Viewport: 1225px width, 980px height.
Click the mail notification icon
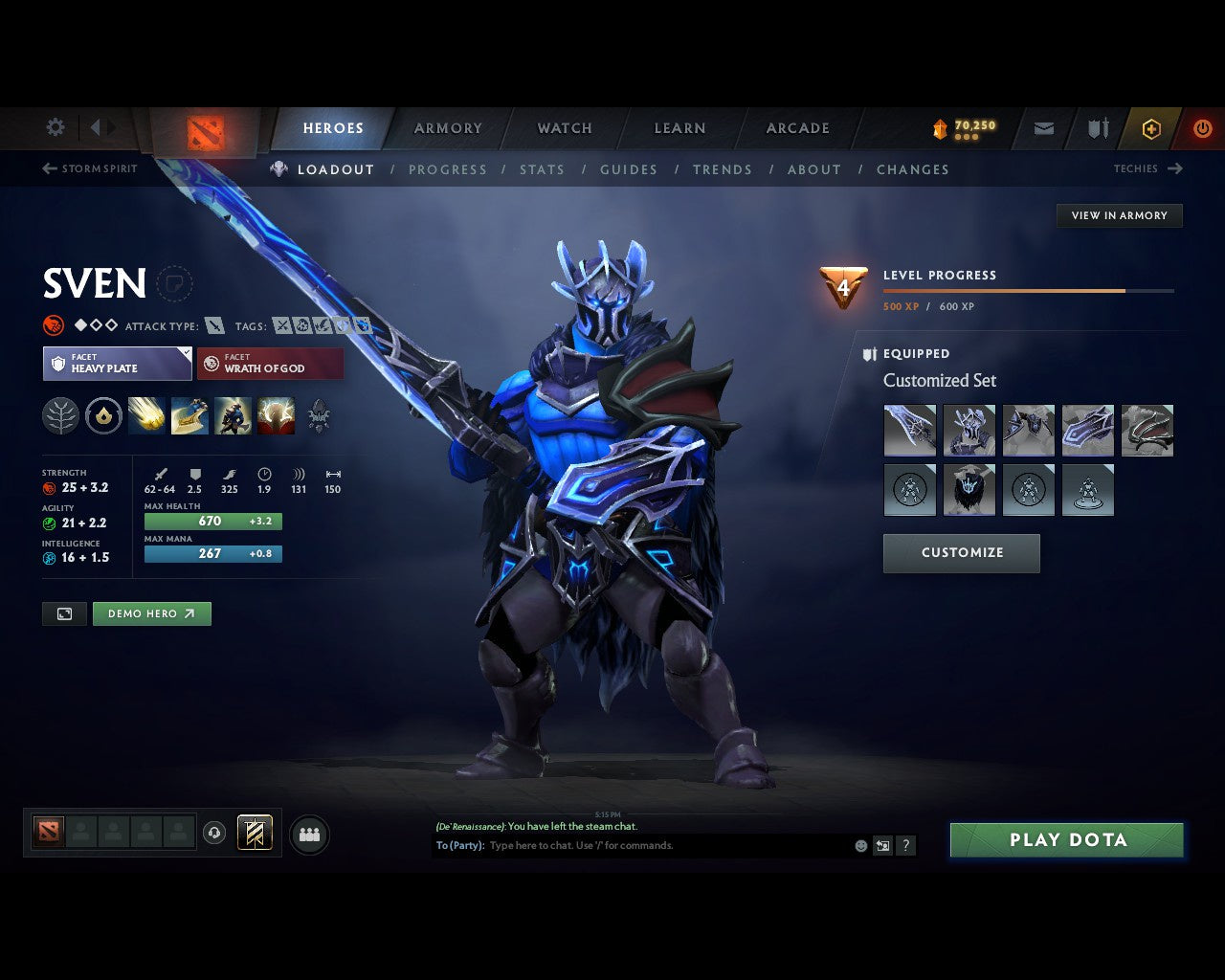1042,128
